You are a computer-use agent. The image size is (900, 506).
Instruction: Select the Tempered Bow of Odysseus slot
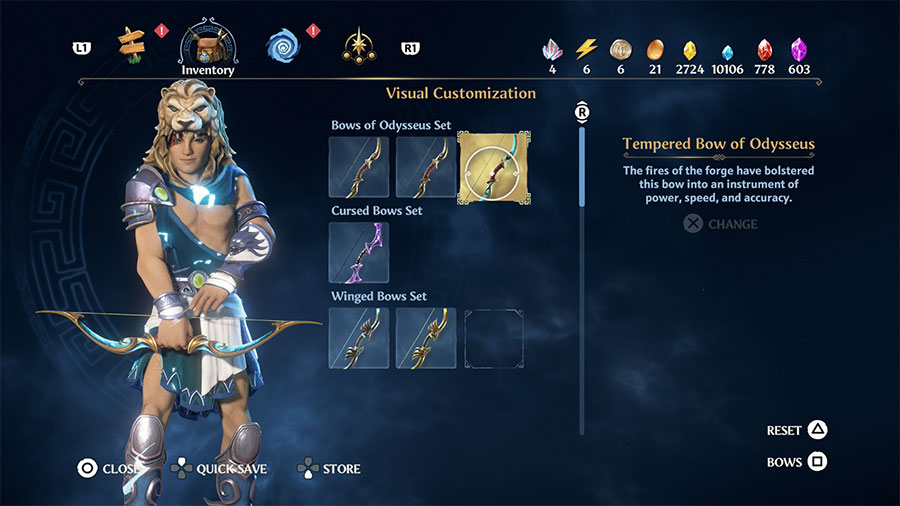point(494,167)
